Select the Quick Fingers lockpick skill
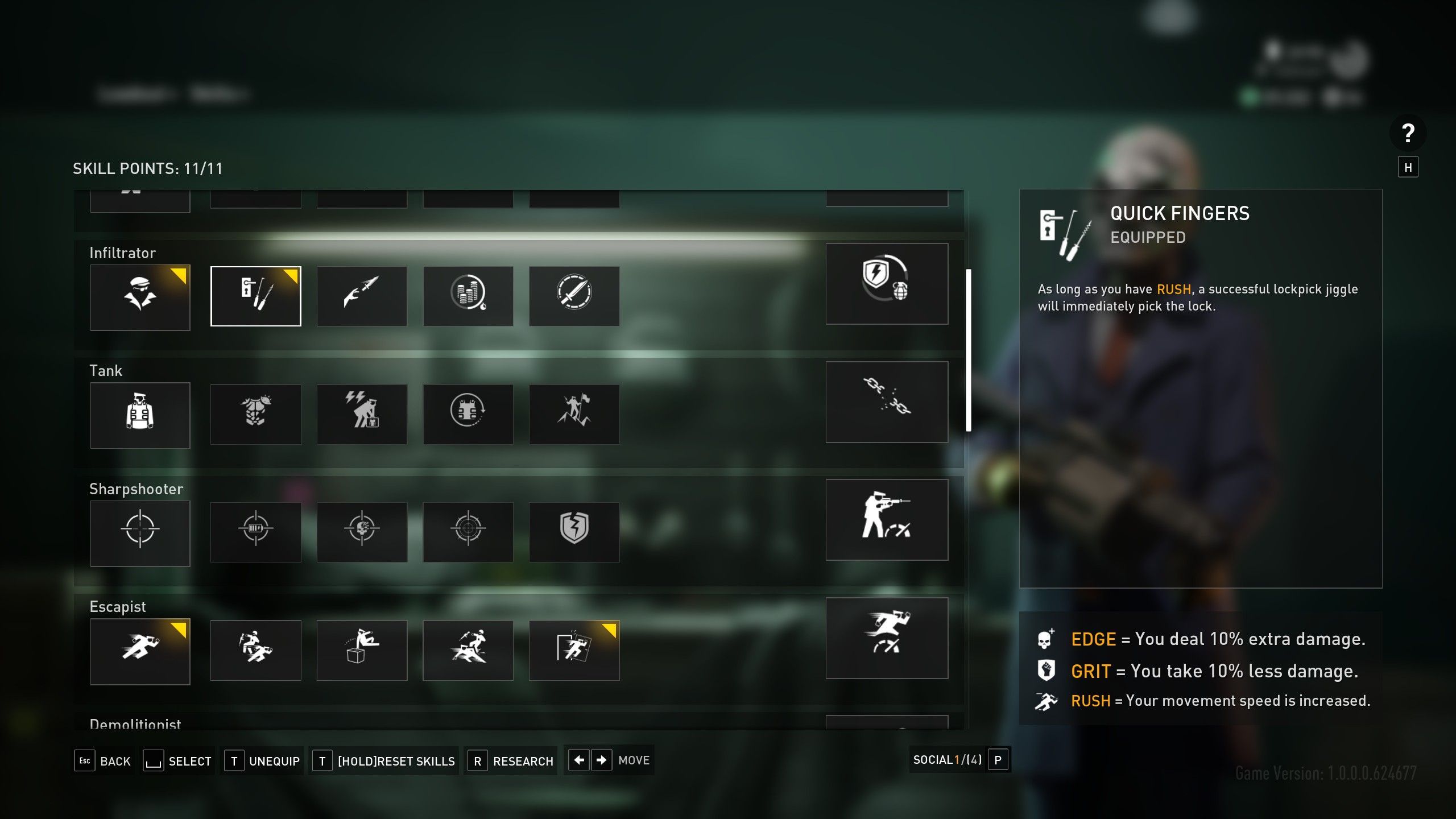The image size is (1456, 819). pyautogui.click(x=256, y=296)
